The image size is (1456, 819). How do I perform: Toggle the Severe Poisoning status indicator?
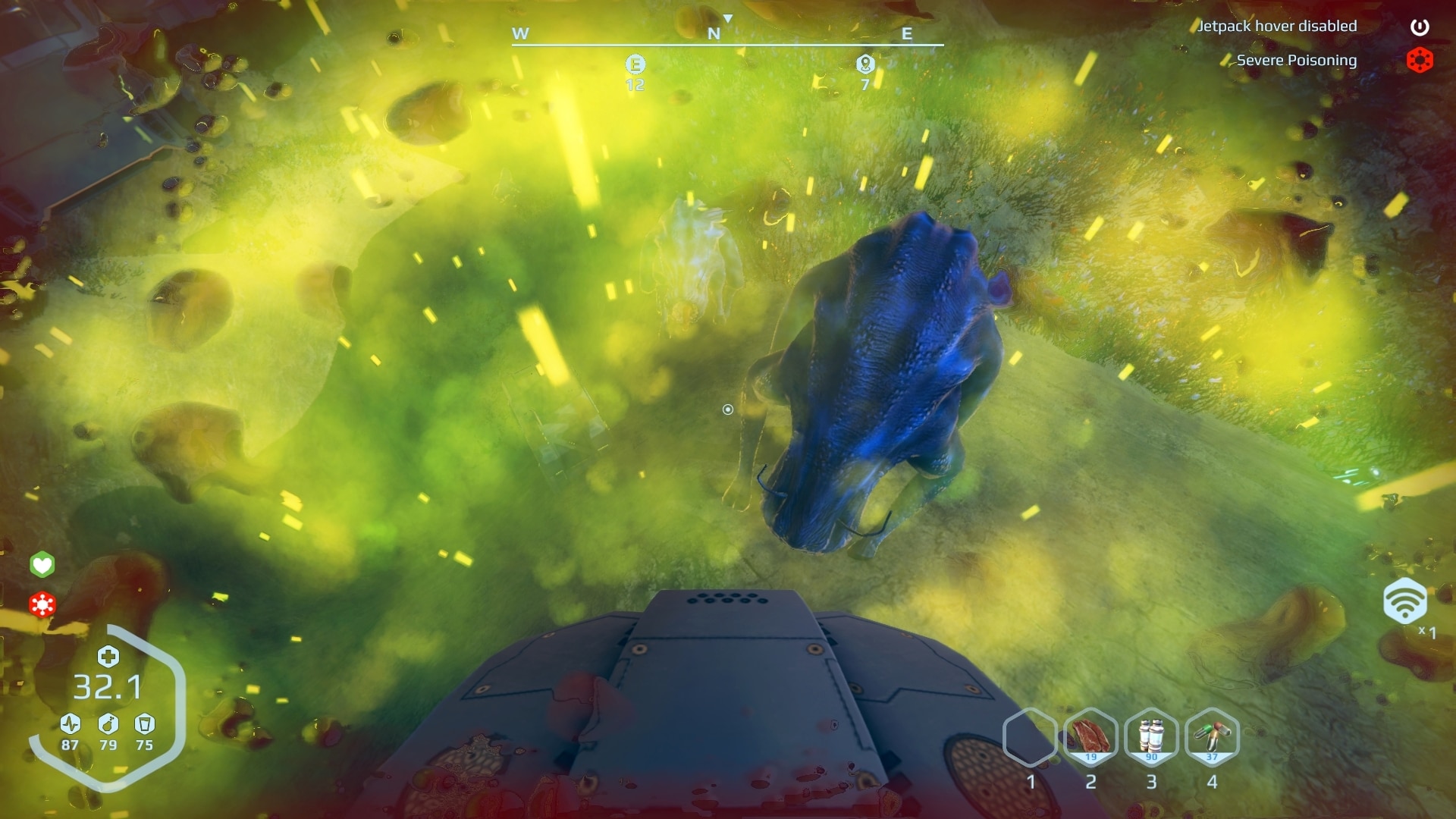click(1420, 60)
